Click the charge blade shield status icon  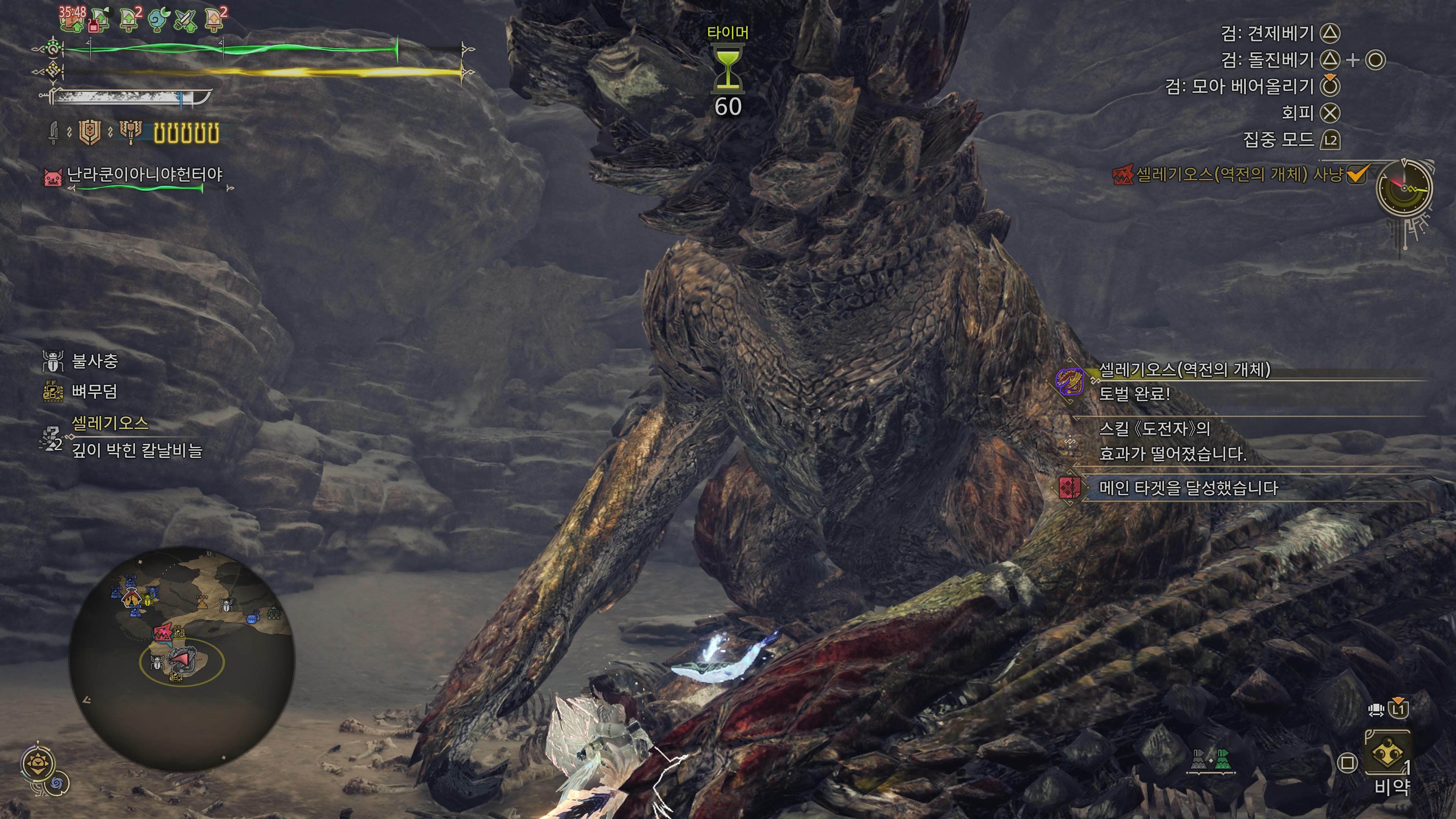click(x=89, y=133)
